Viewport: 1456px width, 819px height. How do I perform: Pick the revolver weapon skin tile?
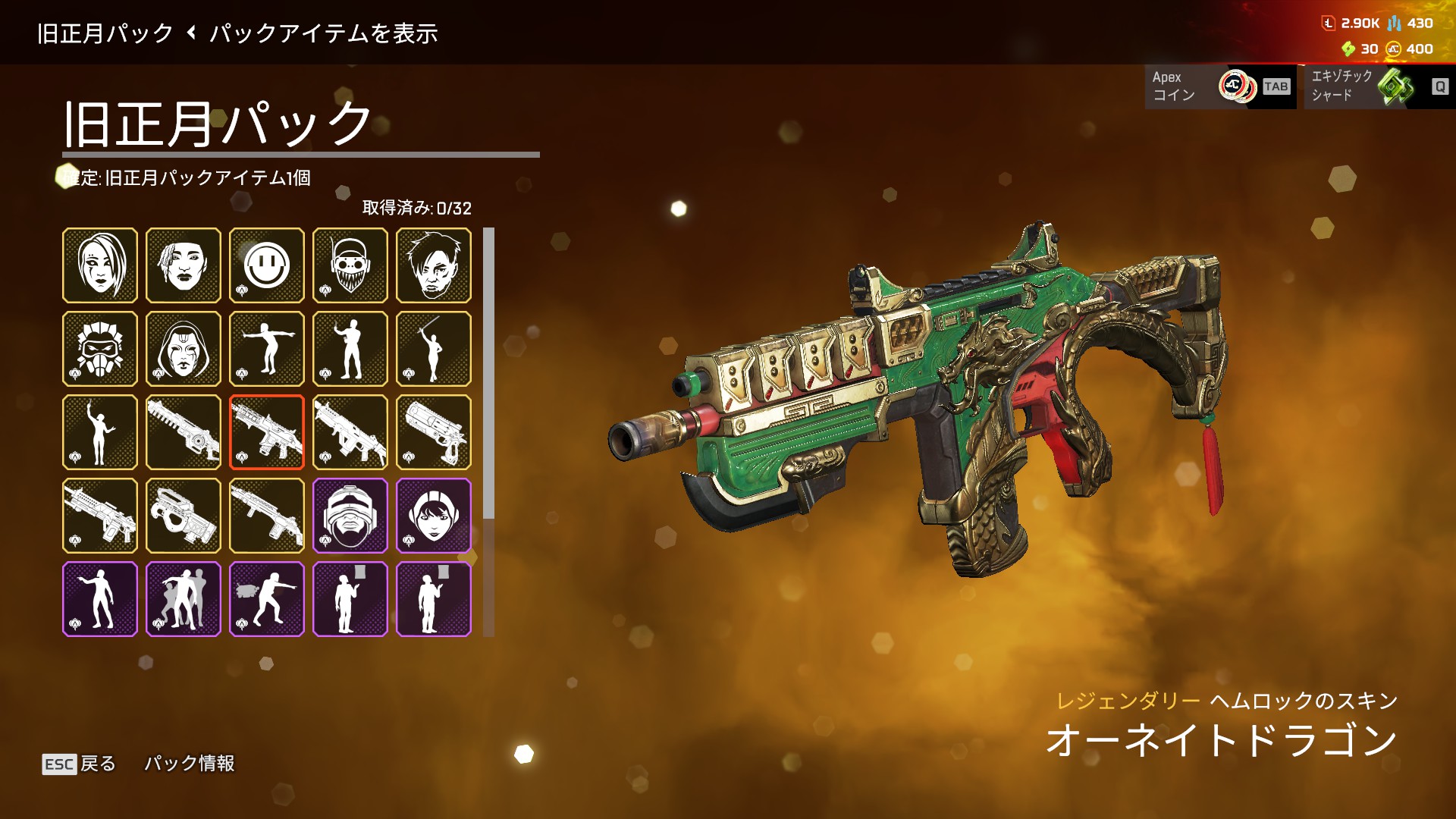(x=434, y=432)
